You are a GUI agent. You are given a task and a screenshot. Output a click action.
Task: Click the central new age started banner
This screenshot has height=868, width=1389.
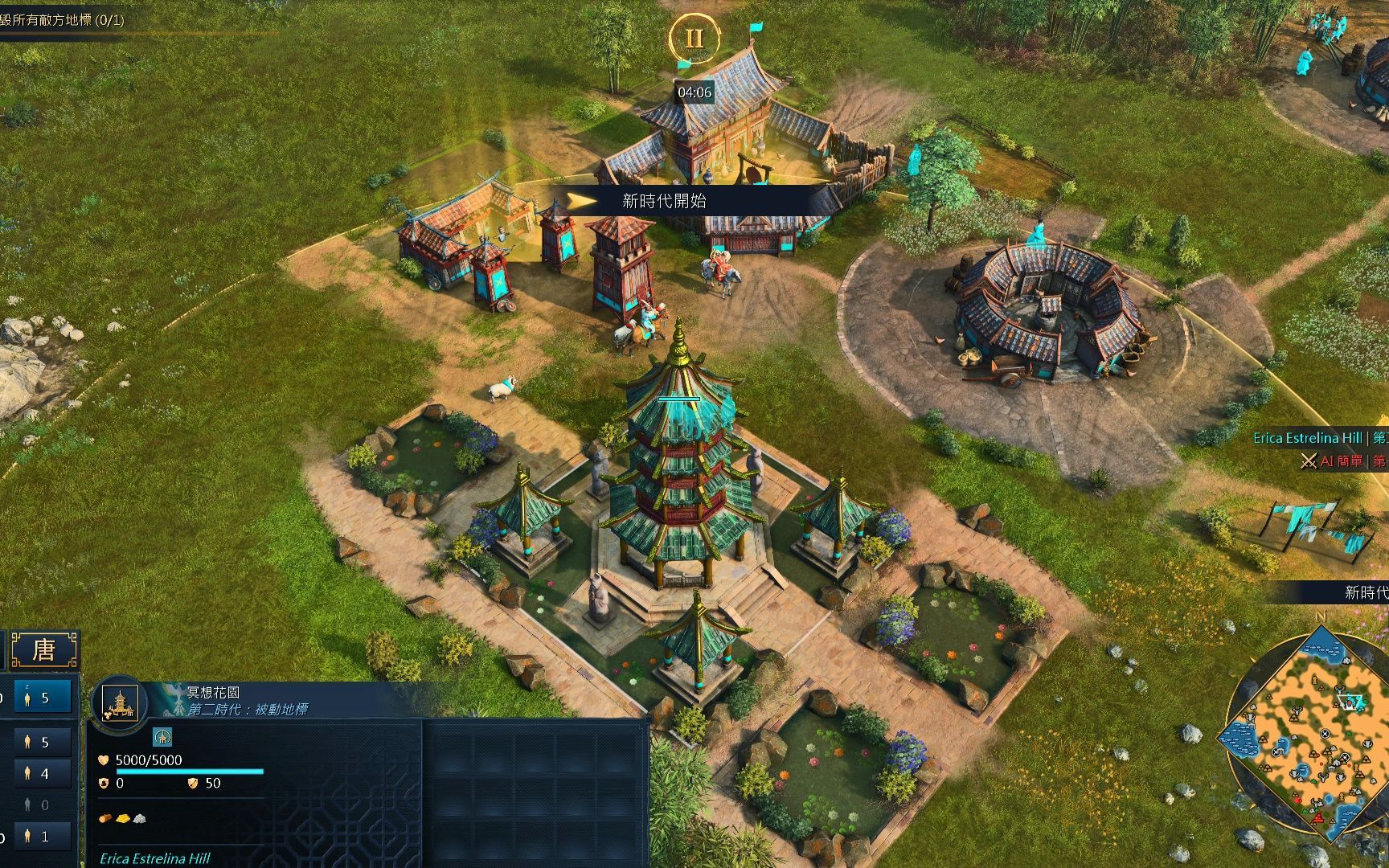(x=664, y=201)
